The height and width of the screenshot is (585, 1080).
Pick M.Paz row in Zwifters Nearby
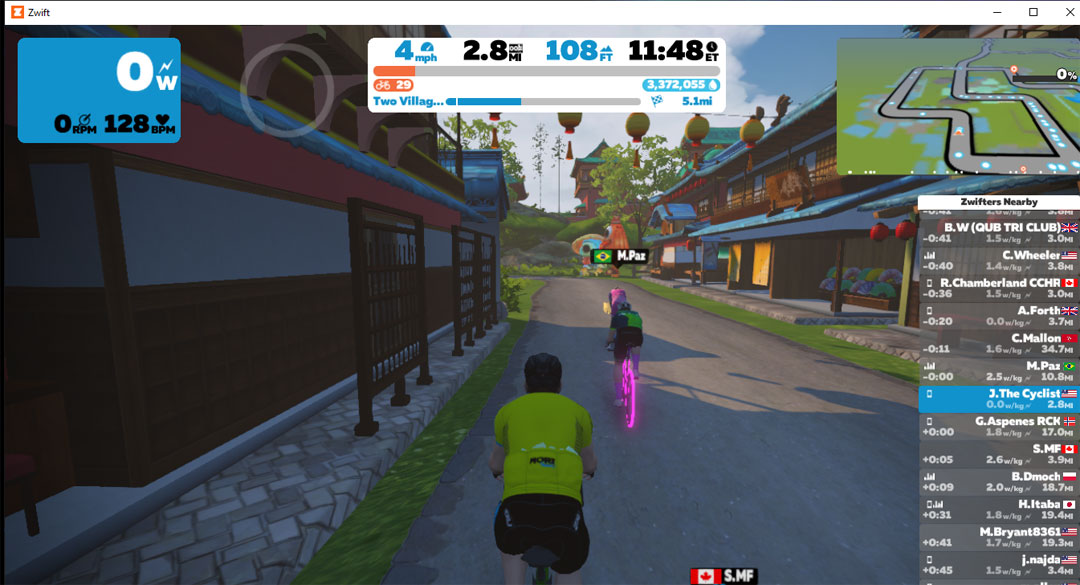coord(998,371)
